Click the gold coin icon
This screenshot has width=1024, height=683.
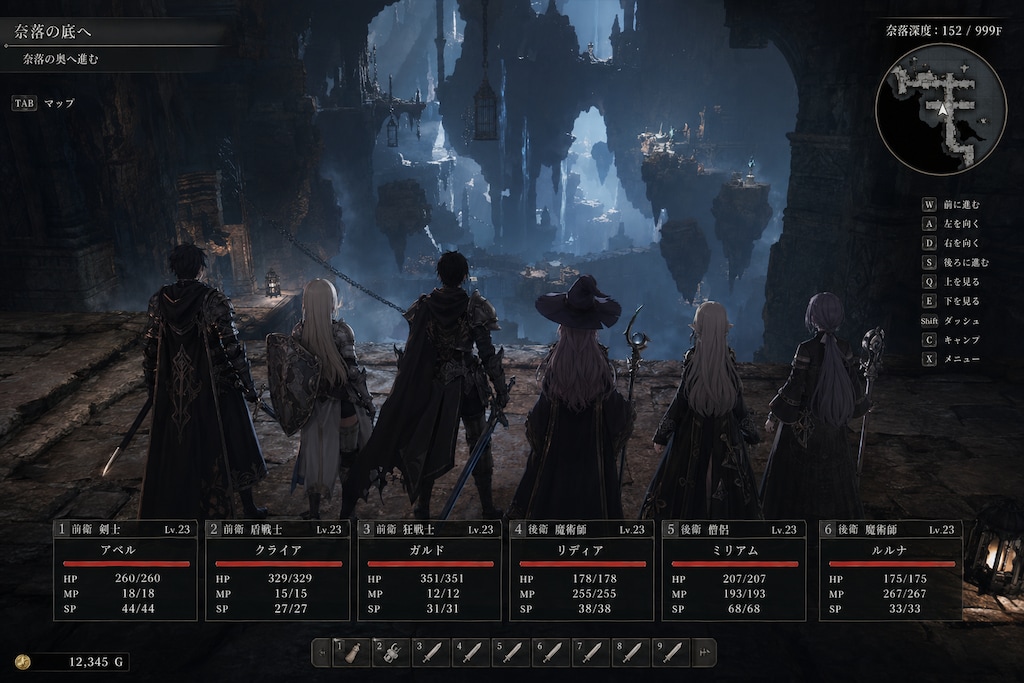click(23, 661)
